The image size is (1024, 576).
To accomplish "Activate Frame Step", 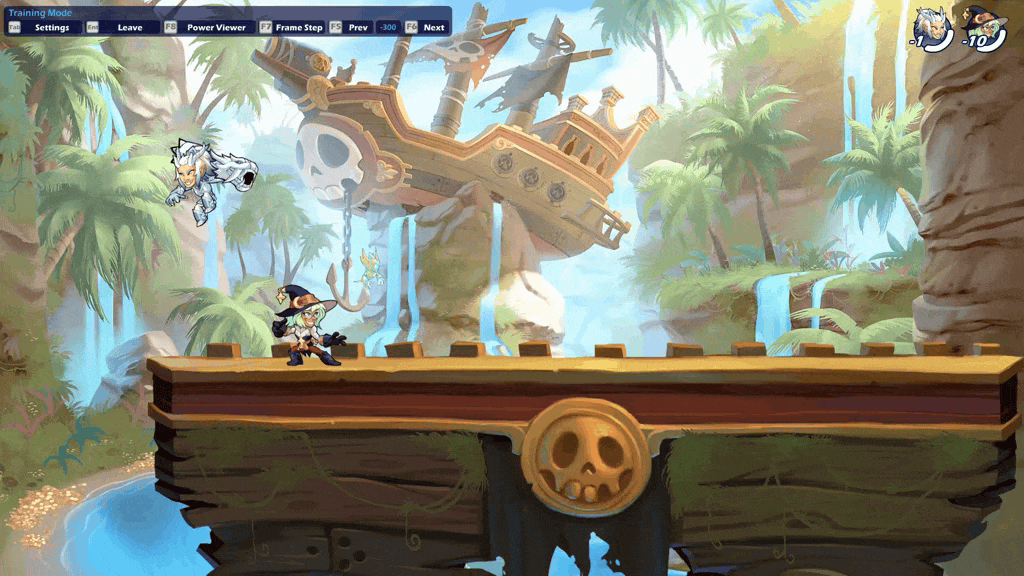I will (x=298, y=28).
